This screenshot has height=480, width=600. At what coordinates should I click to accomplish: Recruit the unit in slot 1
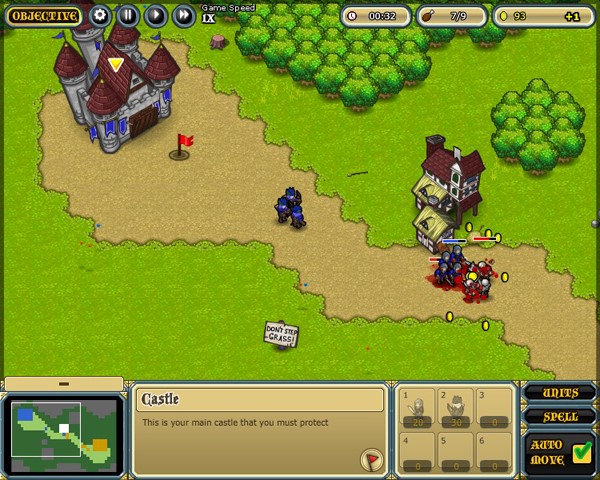[420, 408]
